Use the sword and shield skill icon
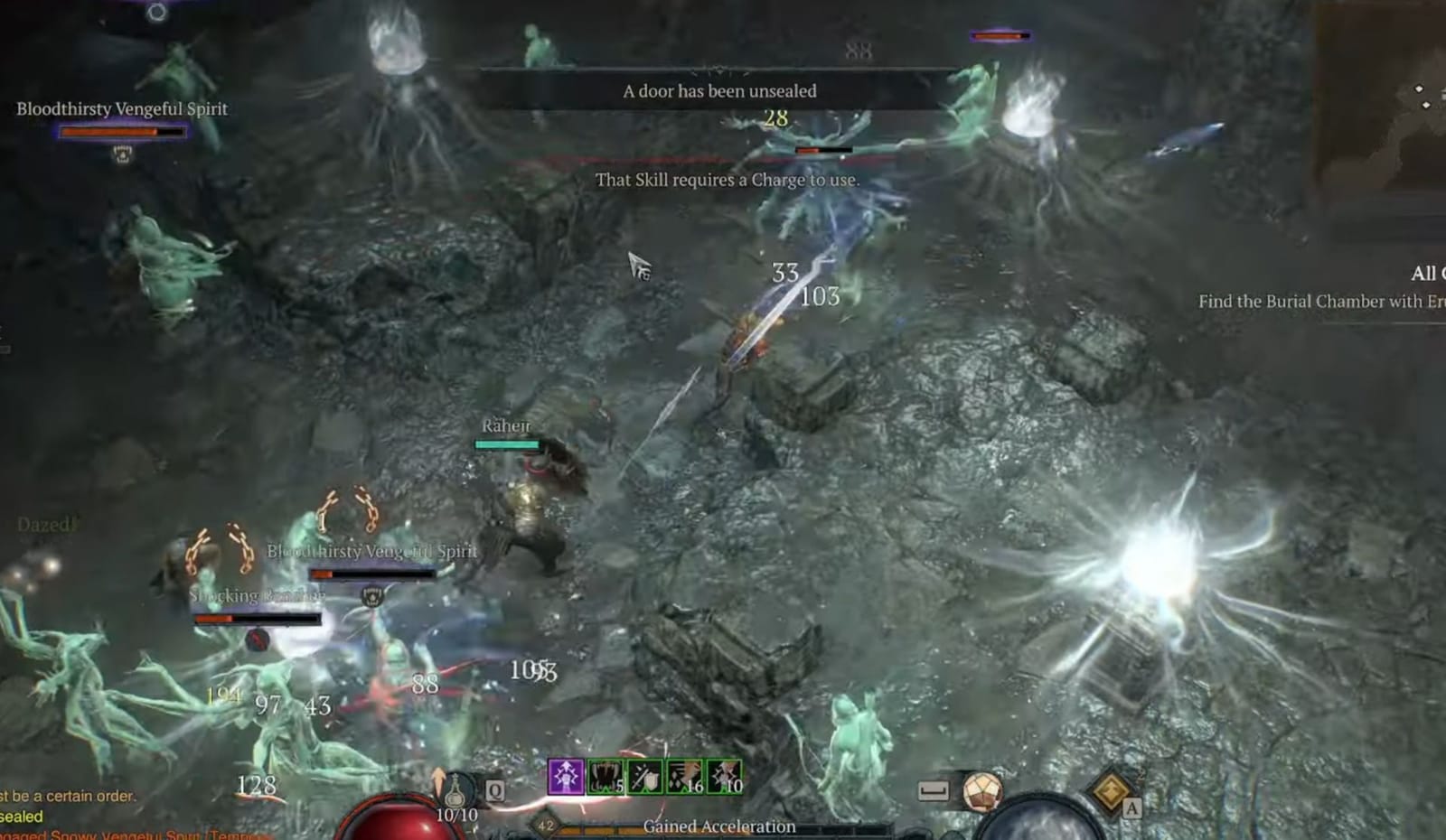 [x=643, y=777]
